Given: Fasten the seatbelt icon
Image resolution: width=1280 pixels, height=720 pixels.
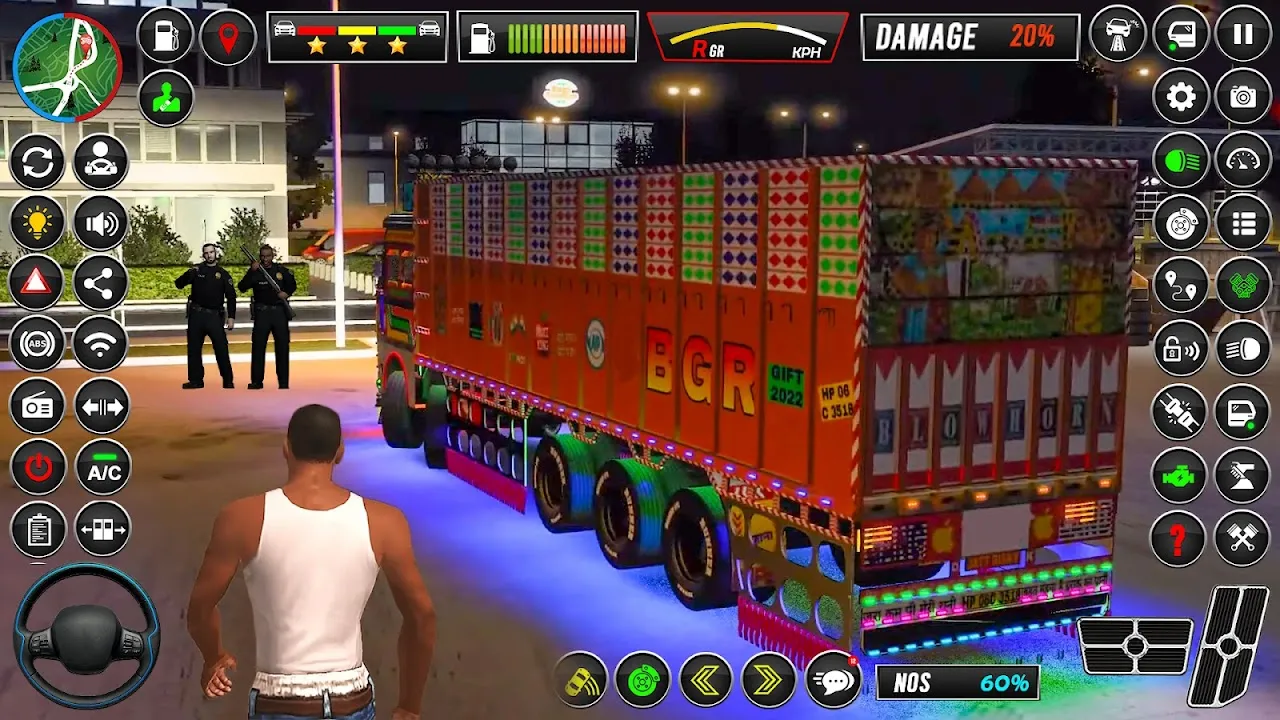Looking at the screenshot, I should (x=1181, y=412).
